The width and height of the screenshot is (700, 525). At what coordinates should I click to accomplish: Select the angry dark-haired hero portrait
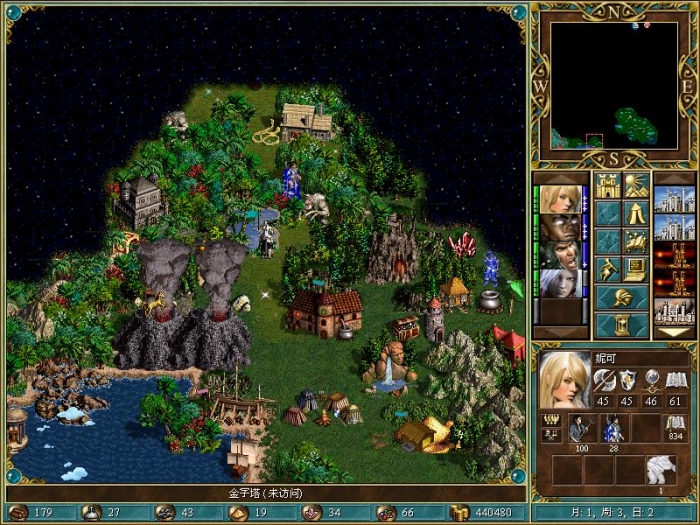tap(560, 254)
